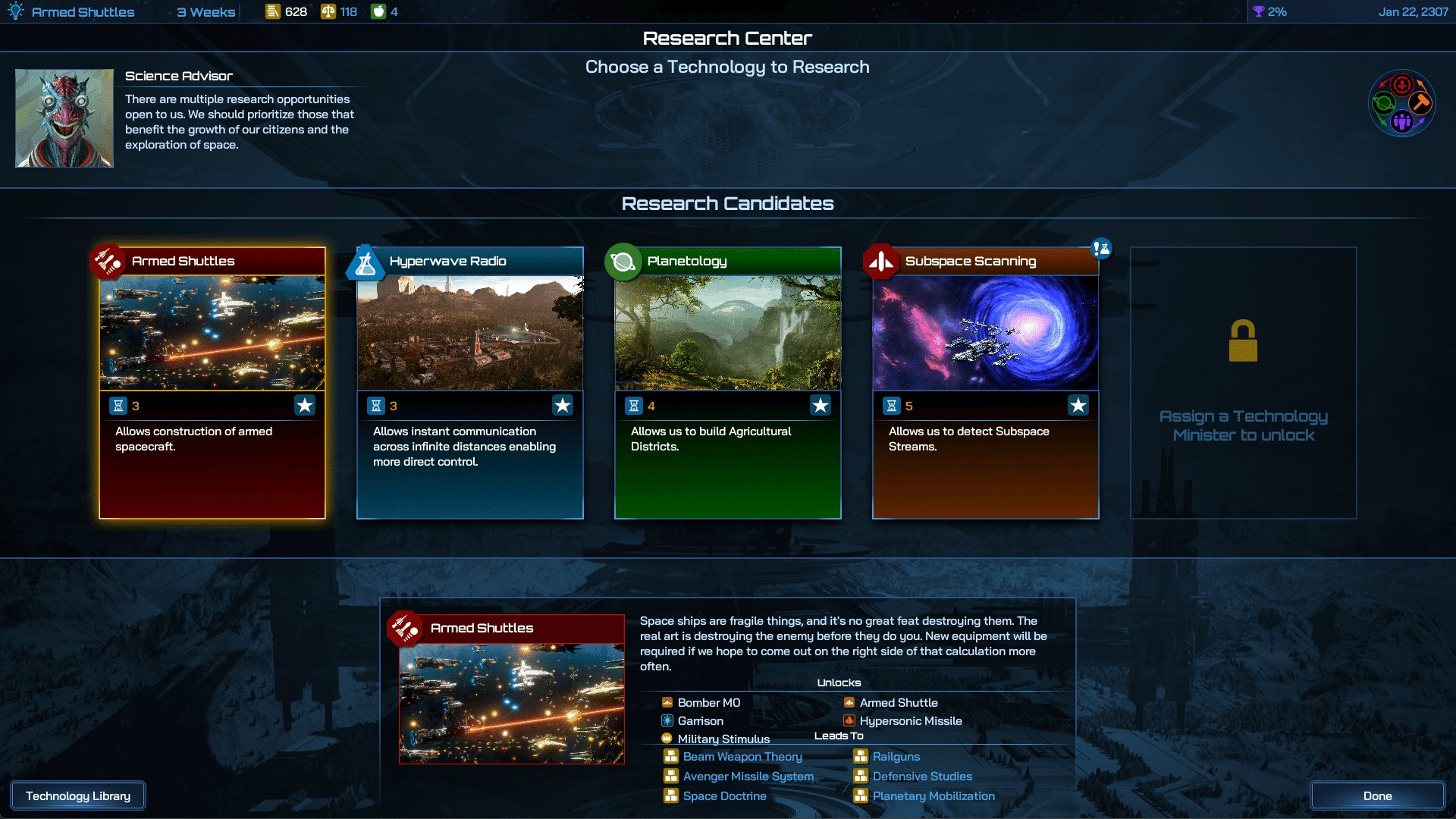Click the green planet research wheel icon
Screen dimensions: 1456x819
1382,103
